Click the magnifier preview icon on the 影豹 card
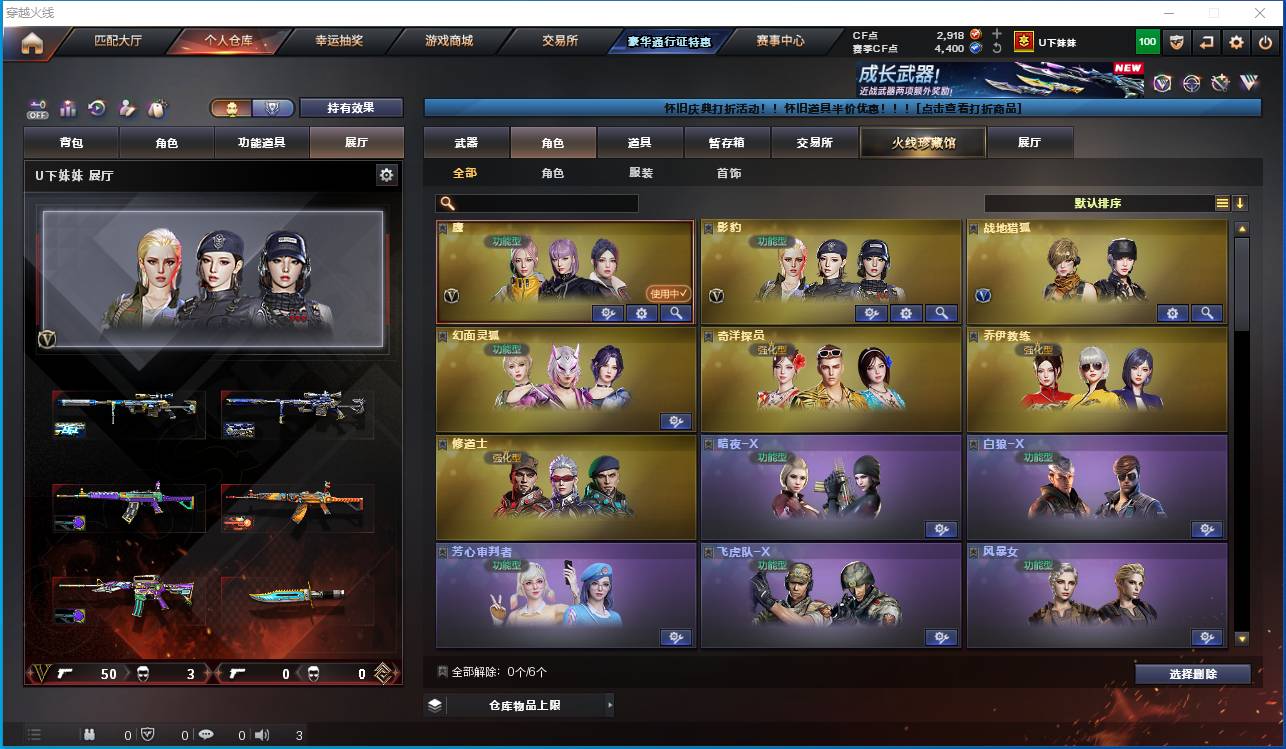The height and width of the screenshot is (749, 1286). coord(941,313)
